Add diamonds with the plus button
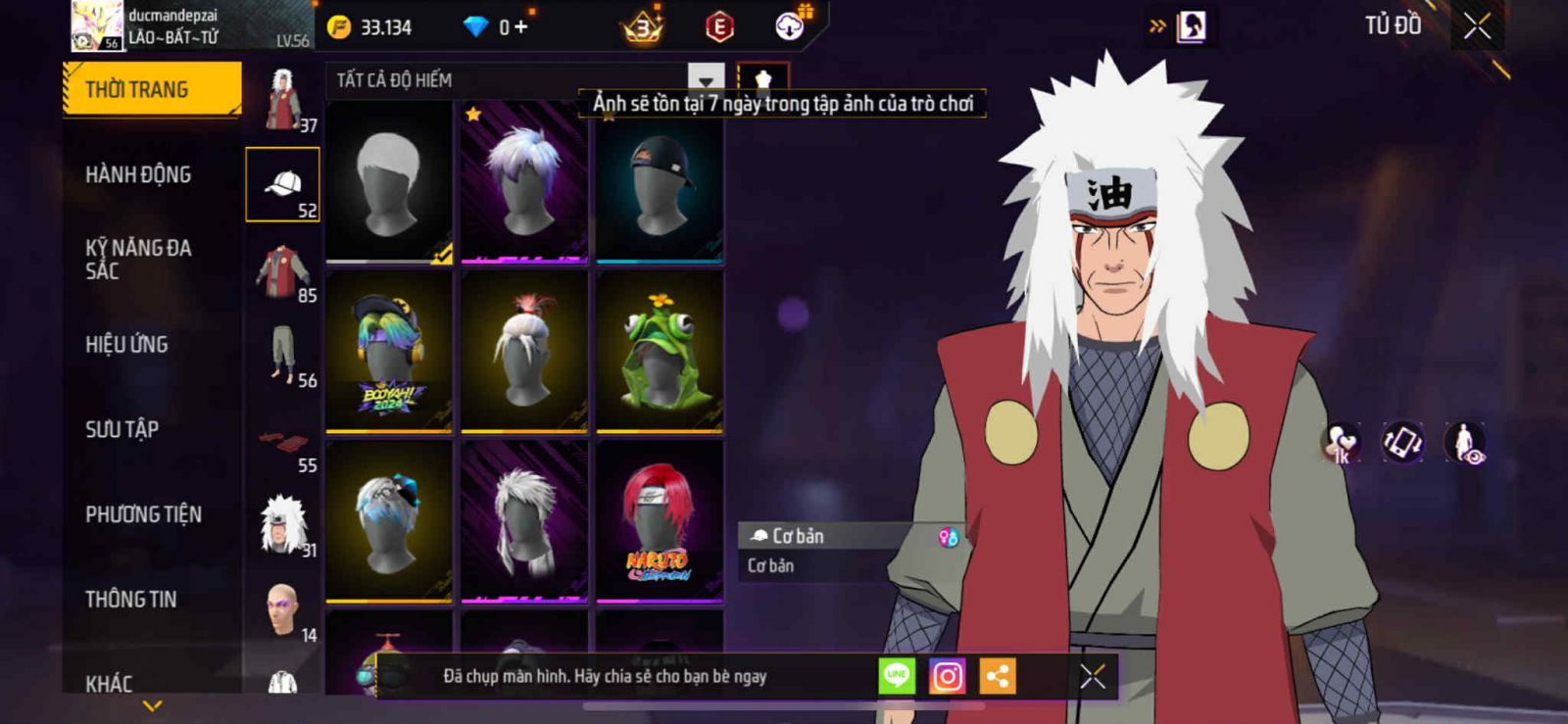This screenshot has height=724, width=1568. [x=520, y=27]
